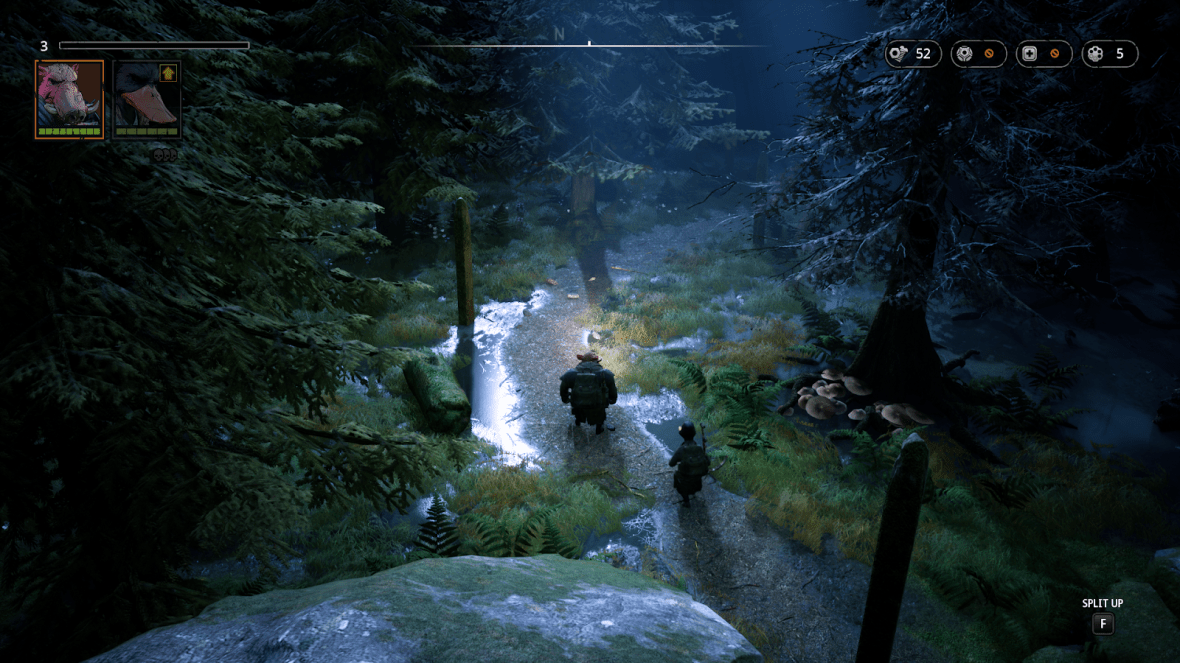The height and width of the screenshot is (663, 1180).
Task: Select Bormin's boar portrait
Action: (x=69, y=98)
